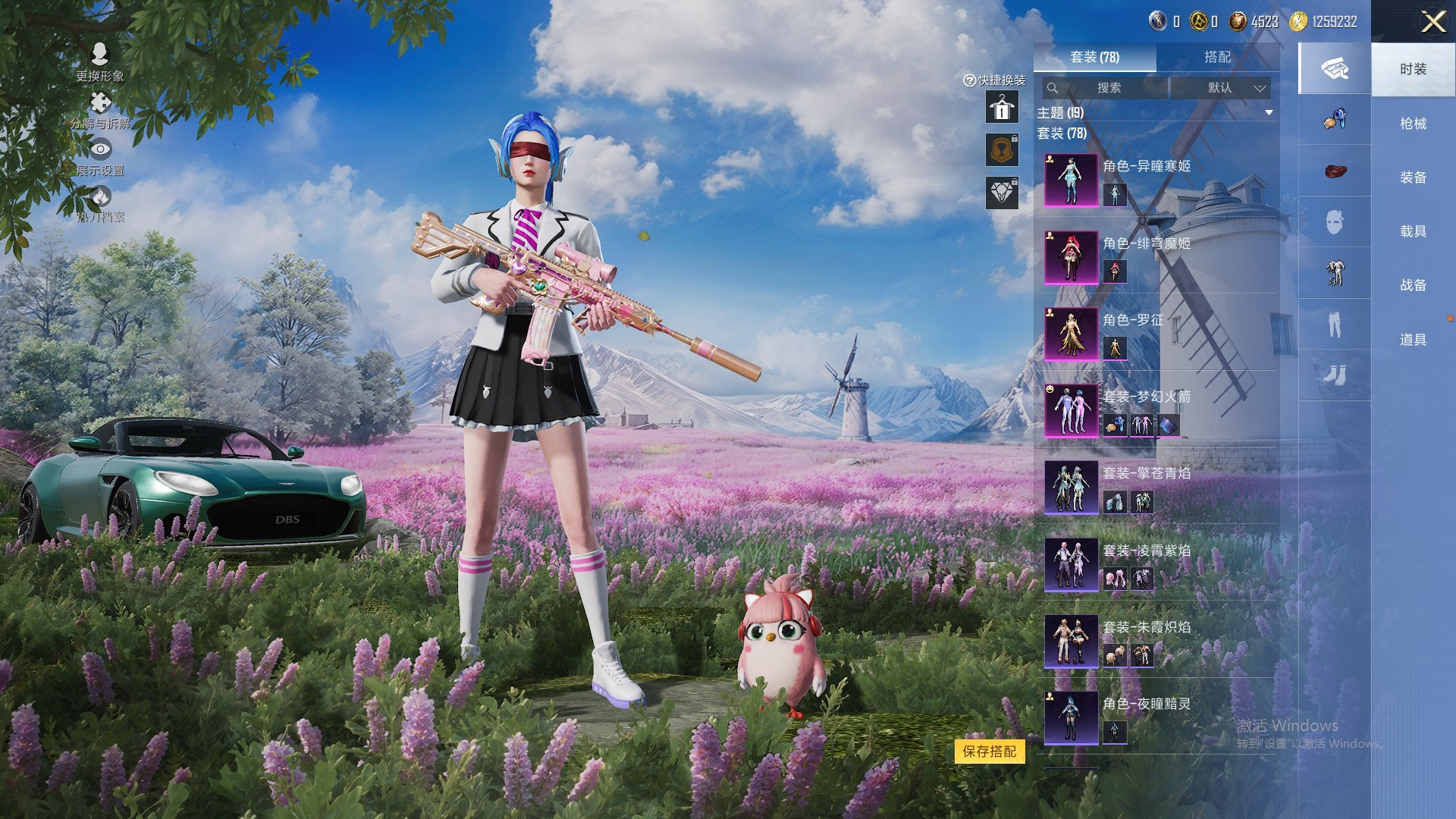Open the 装备 equipment category
Image resolution: width=1456 pixels, height=819 pixels.
pyautogui.click(x=1413, y=177)
